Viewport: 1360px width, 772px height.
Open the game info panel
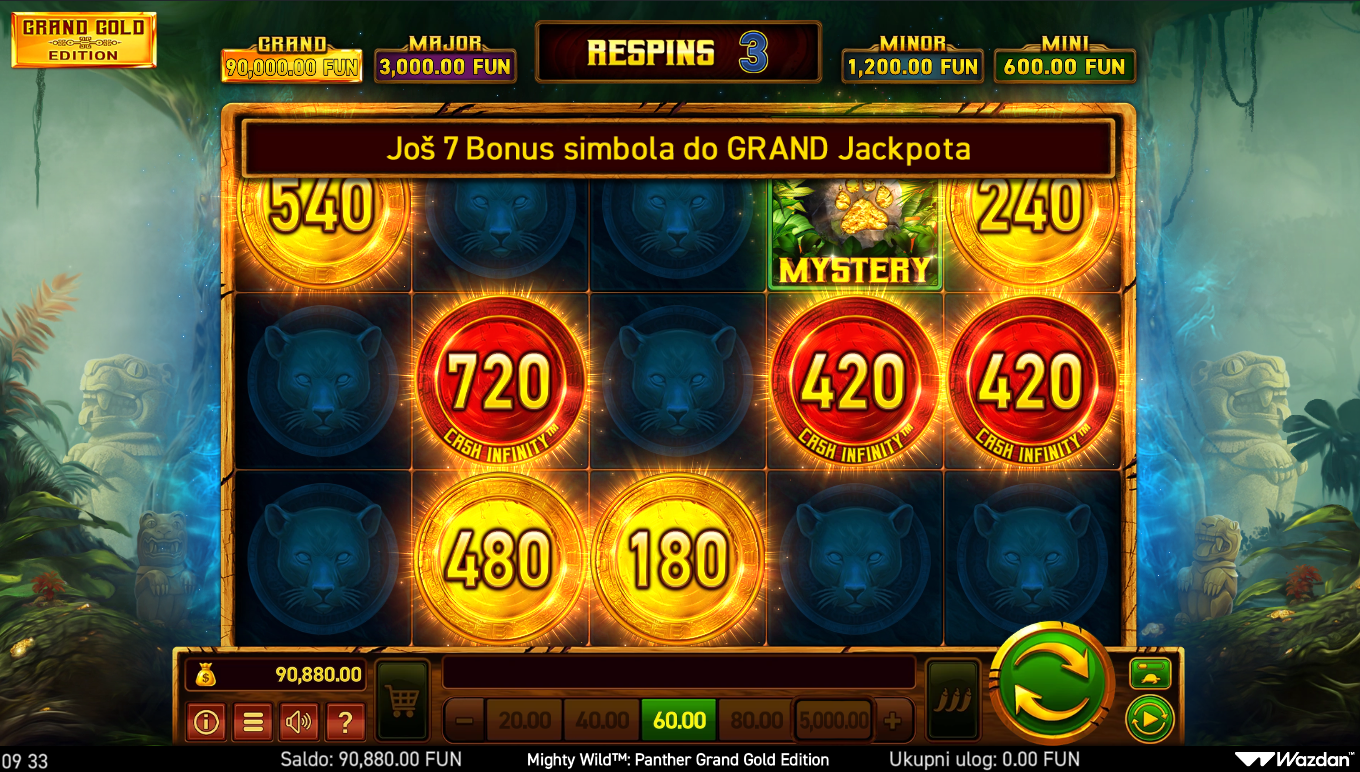tap(206, 721)
